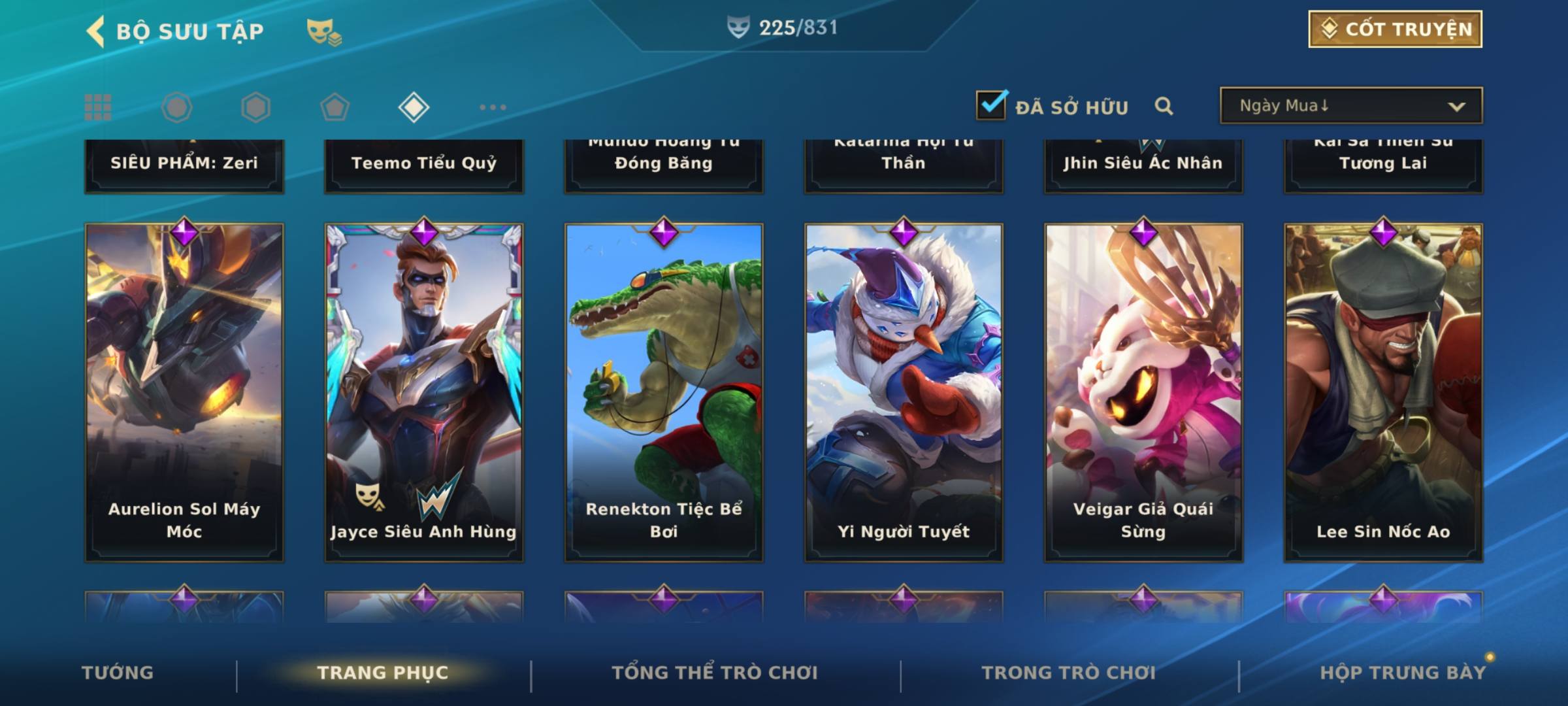Choose Yi Người Tuyết skin card
Screen dimensions: 1568x706
904,392
